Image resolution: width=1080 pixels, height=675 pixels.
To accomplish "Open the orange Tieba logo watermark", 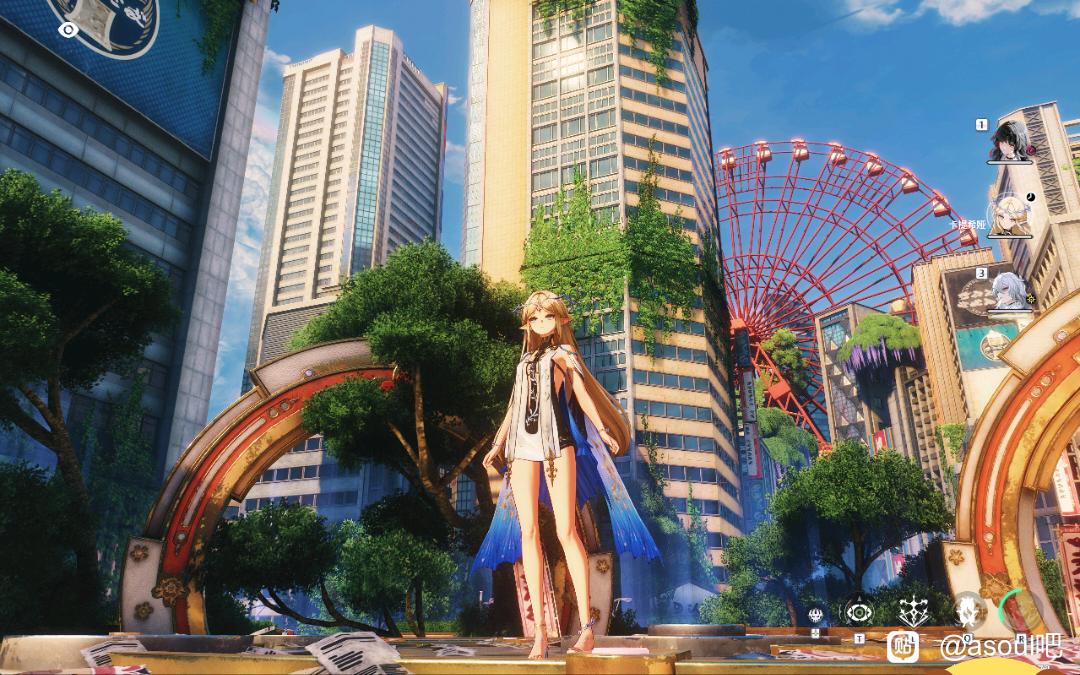I will 903,647.
